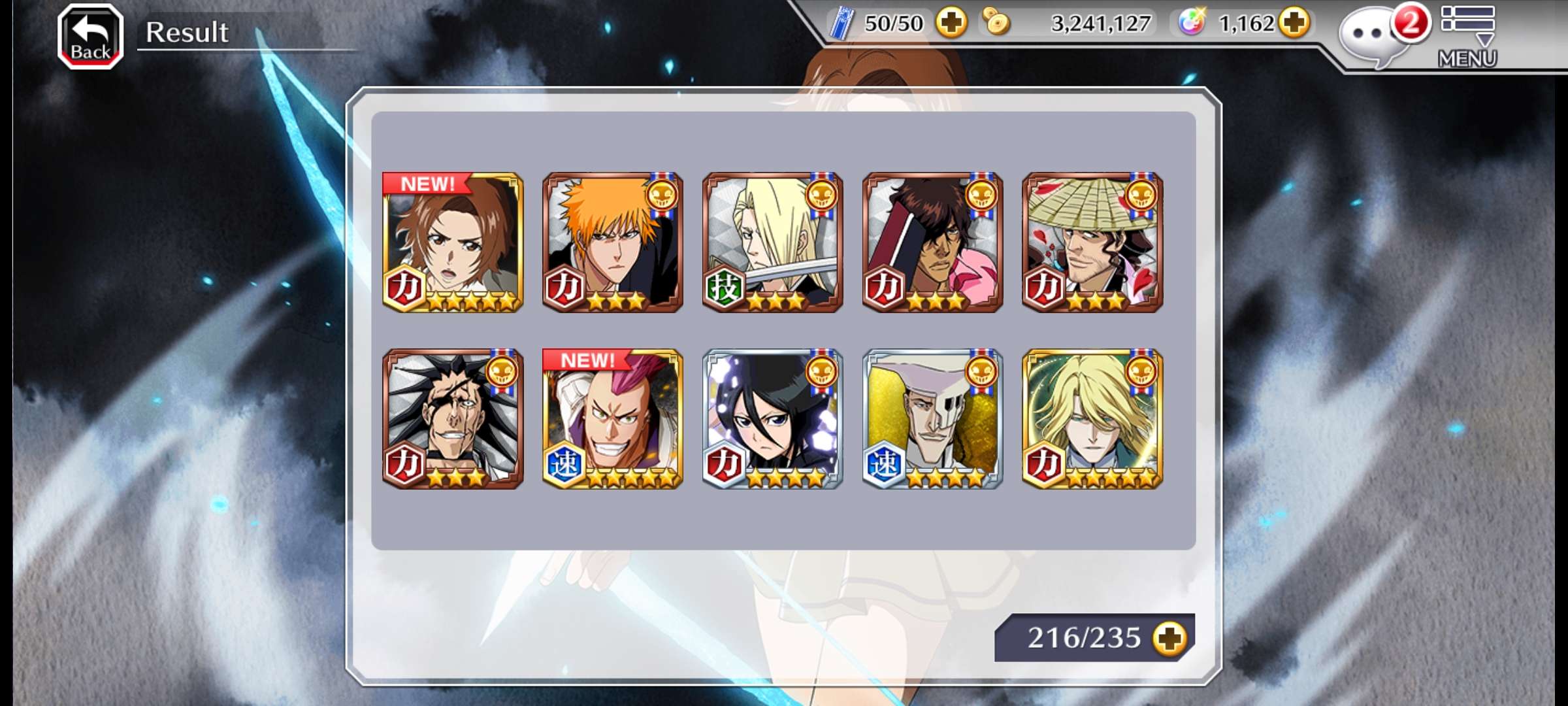Go back using the Back button

pos(90,37)
